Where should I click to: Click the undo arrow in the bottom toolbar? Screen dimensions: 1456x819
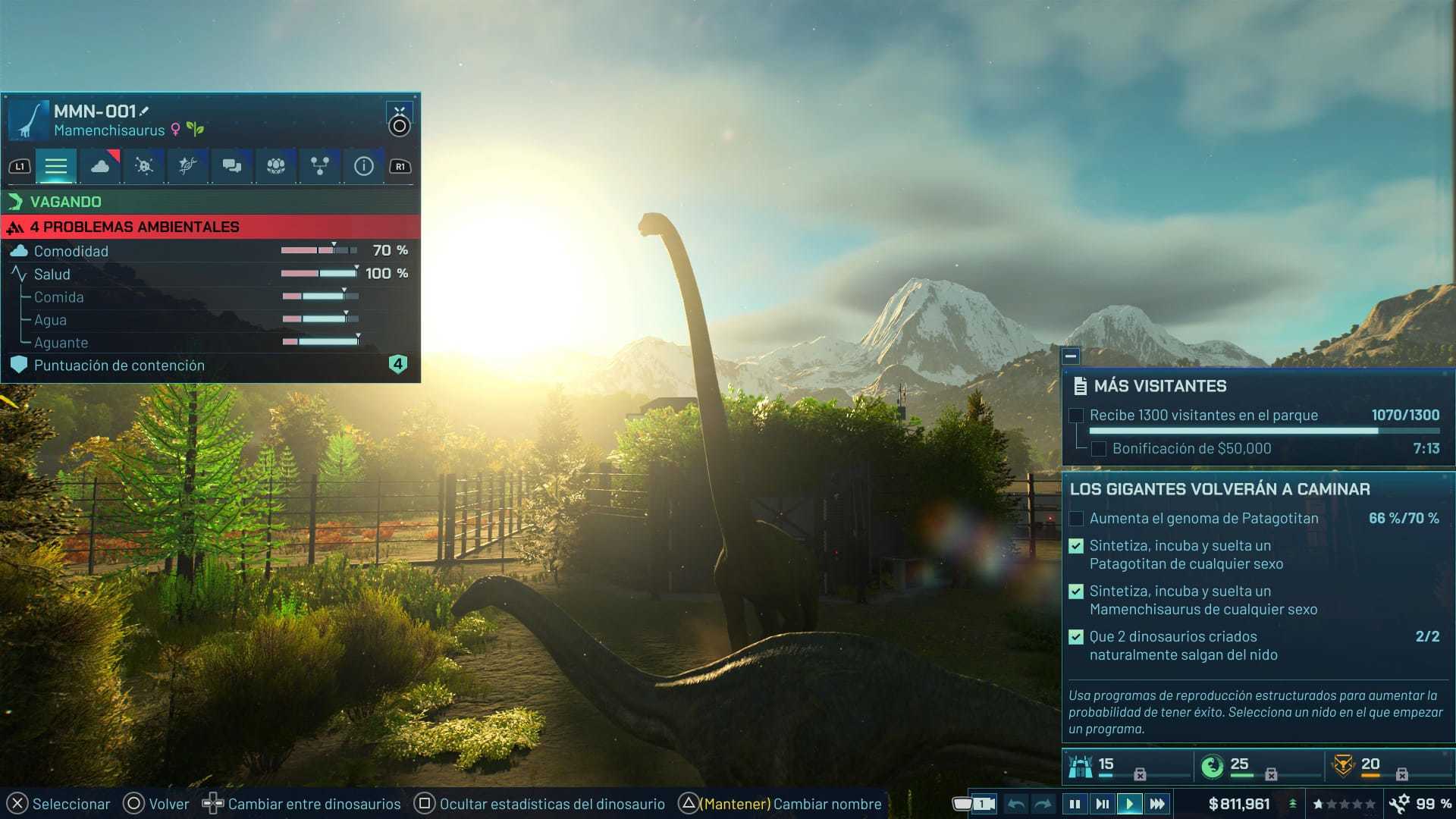click(x=1016, y=803)
